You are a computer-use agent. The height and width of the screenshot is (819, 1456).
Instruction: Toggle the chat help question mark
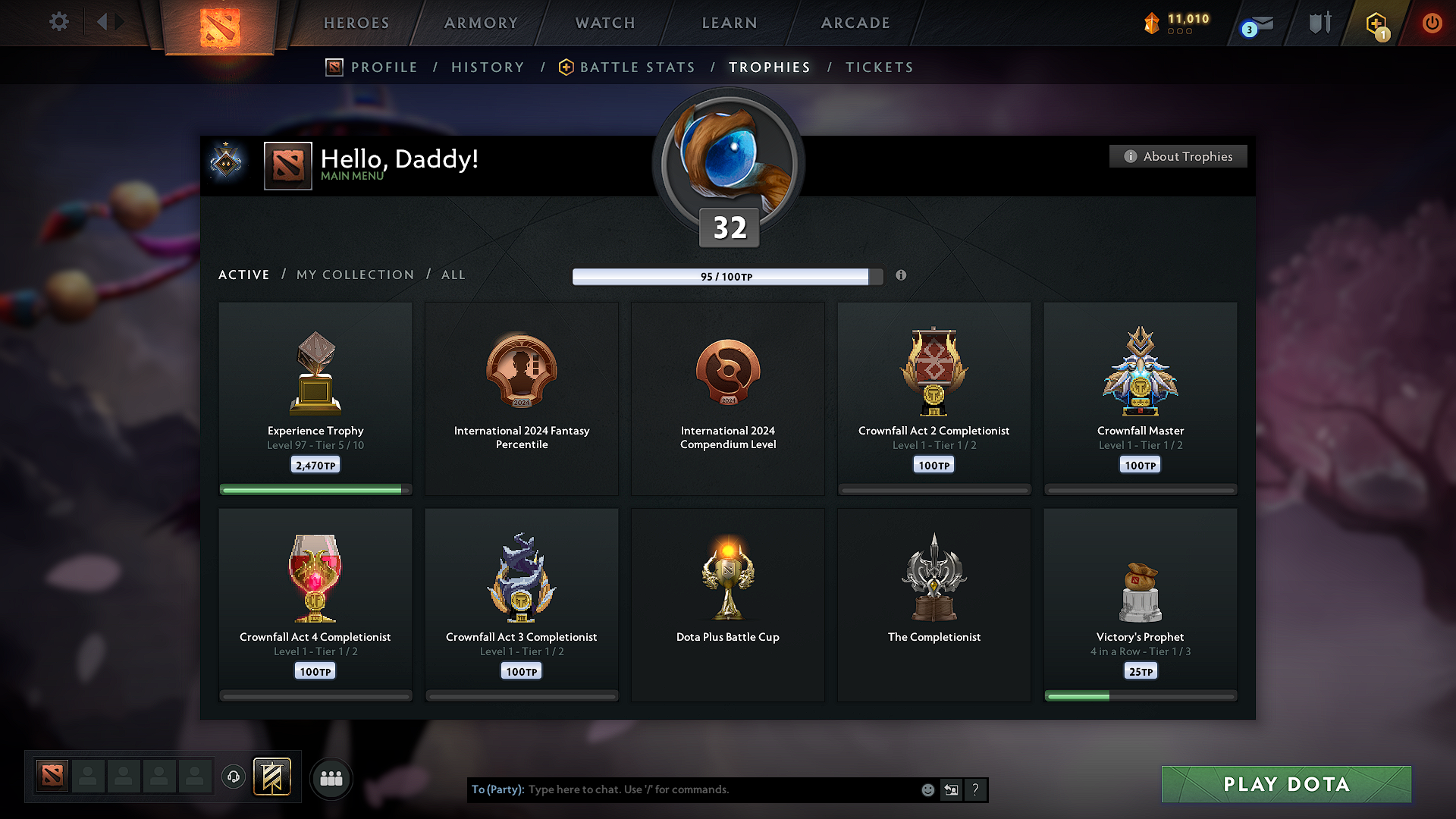click(x=976, y=789)
